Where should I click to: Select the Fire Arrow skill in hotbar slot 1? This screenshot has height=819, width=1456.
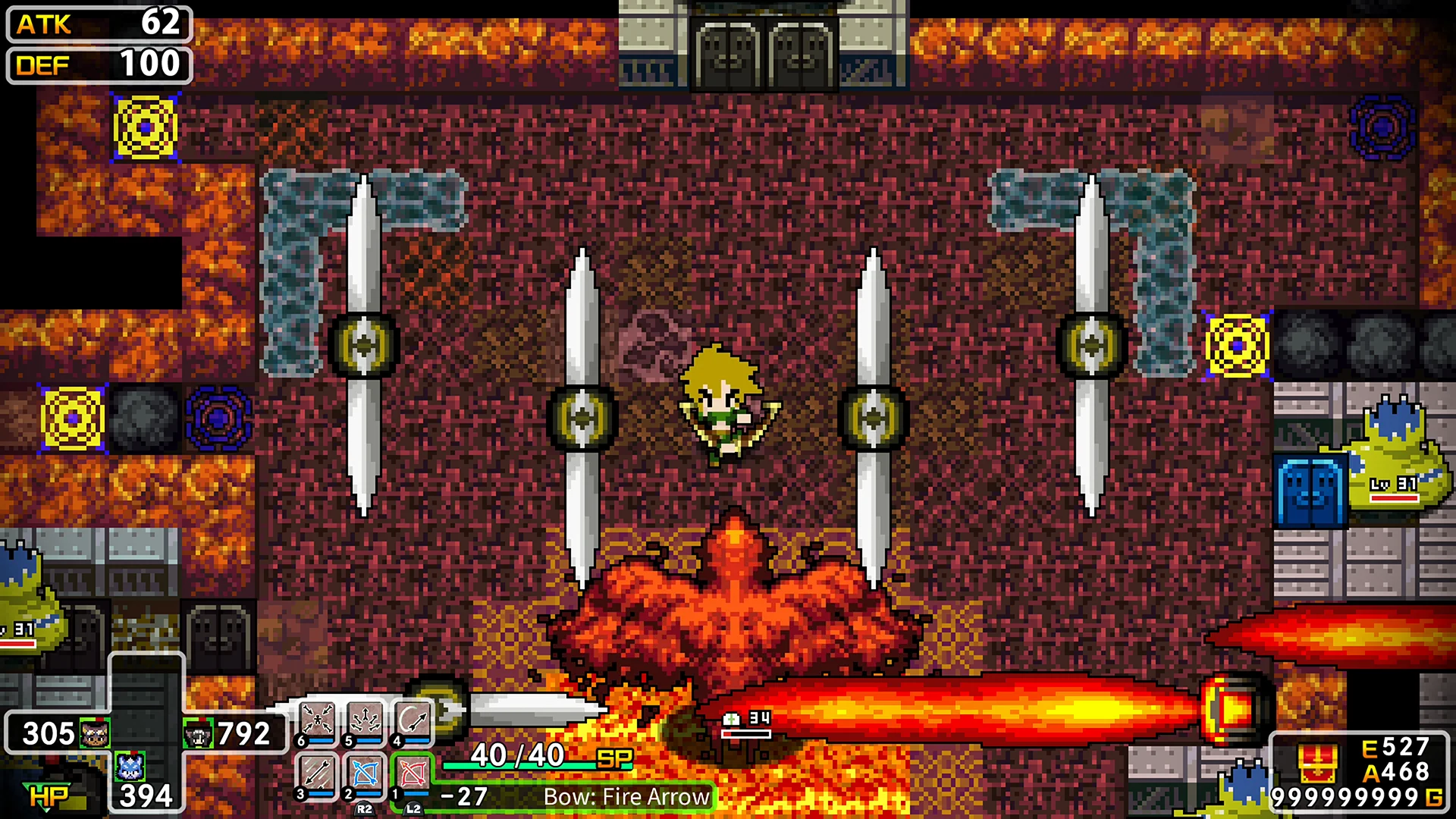[412, 772]
